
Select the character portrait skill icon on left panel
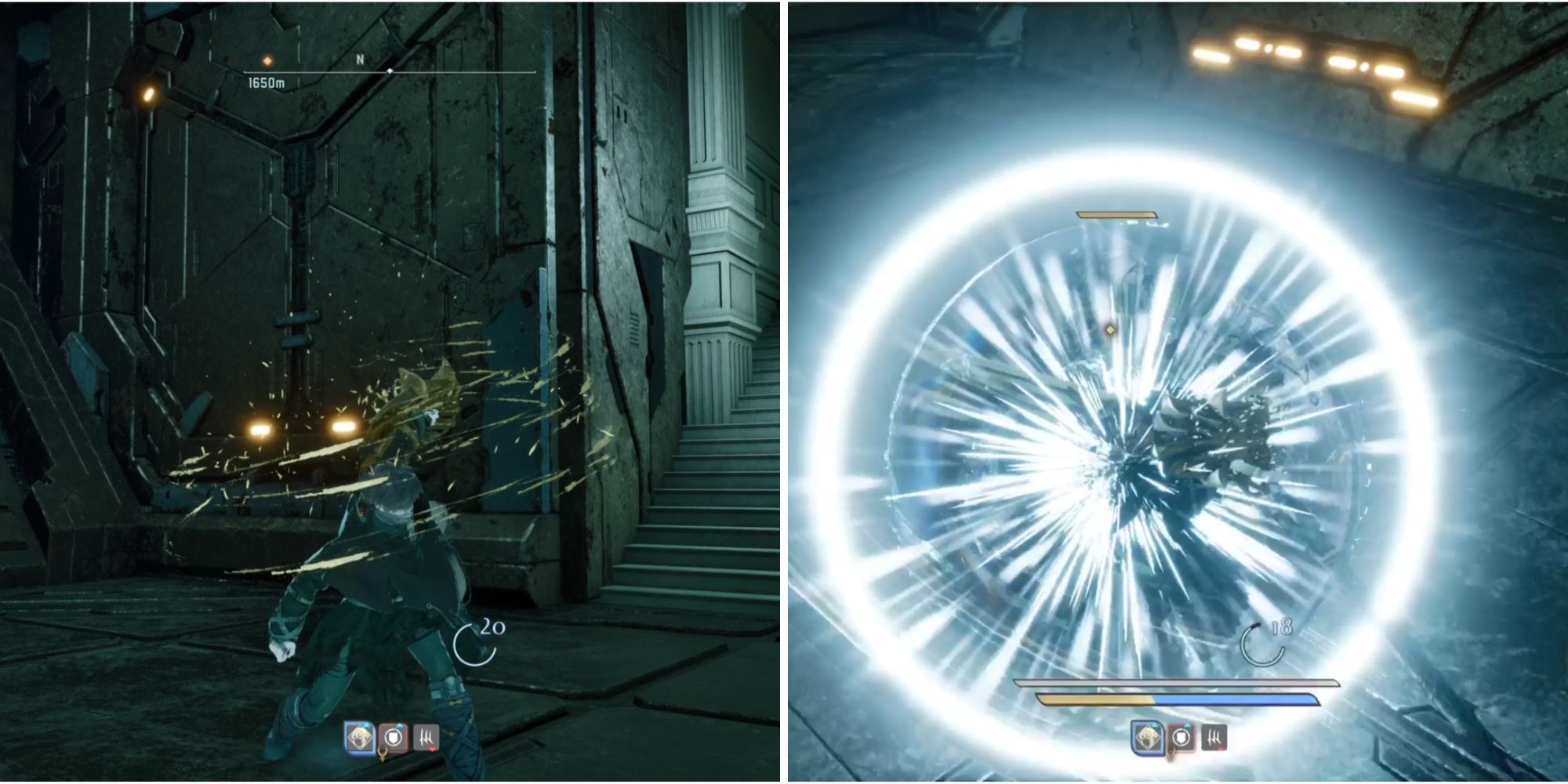(360, 737)
